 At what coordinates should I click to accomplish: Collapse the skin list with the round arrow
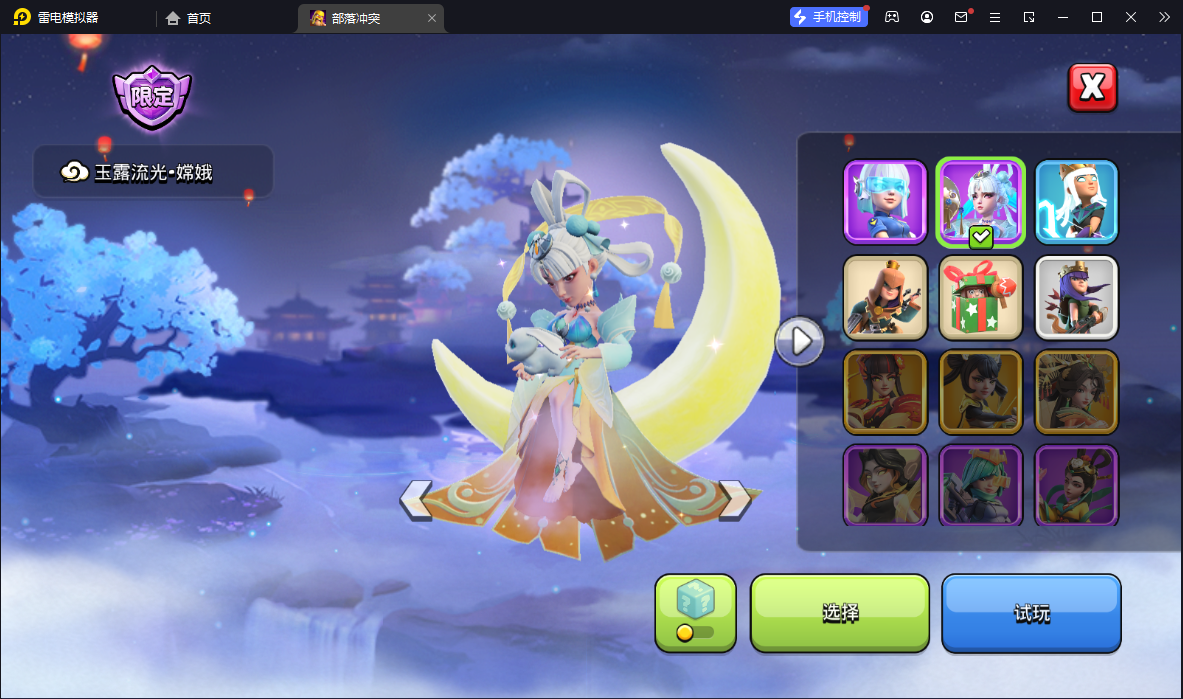(800, 342)
